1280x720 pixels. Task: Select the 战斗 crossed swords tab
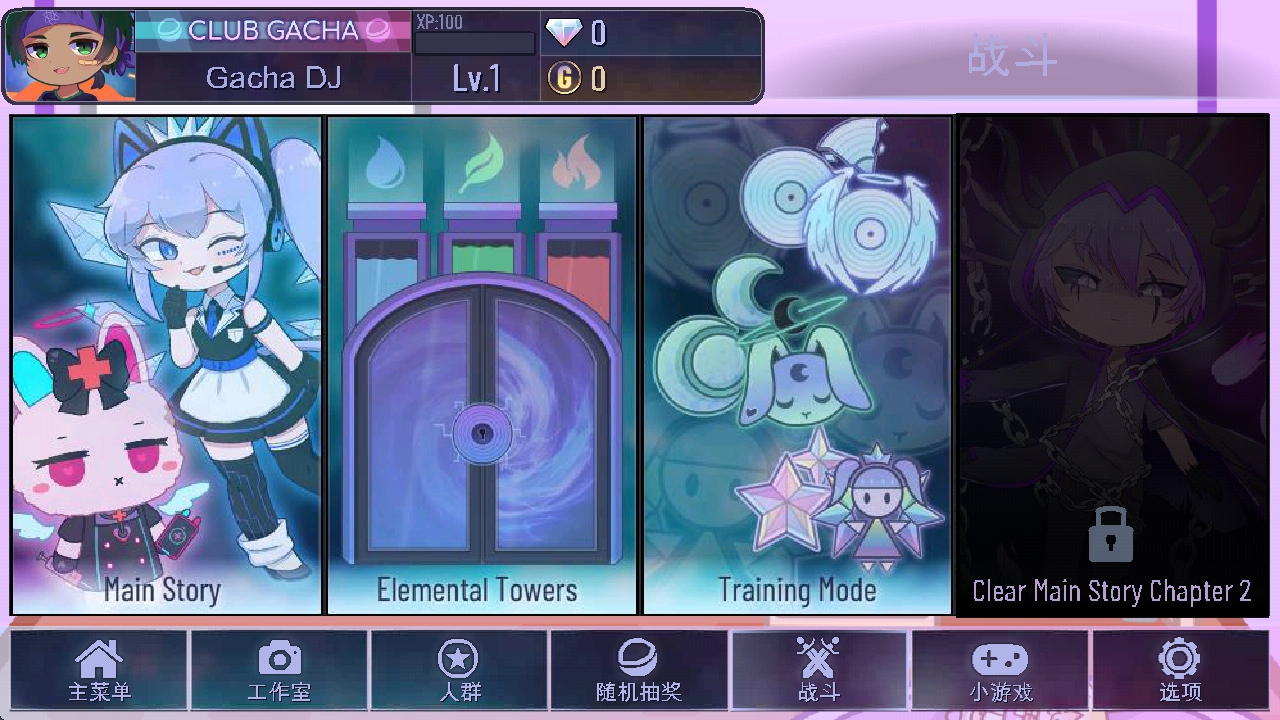(819, 670)
